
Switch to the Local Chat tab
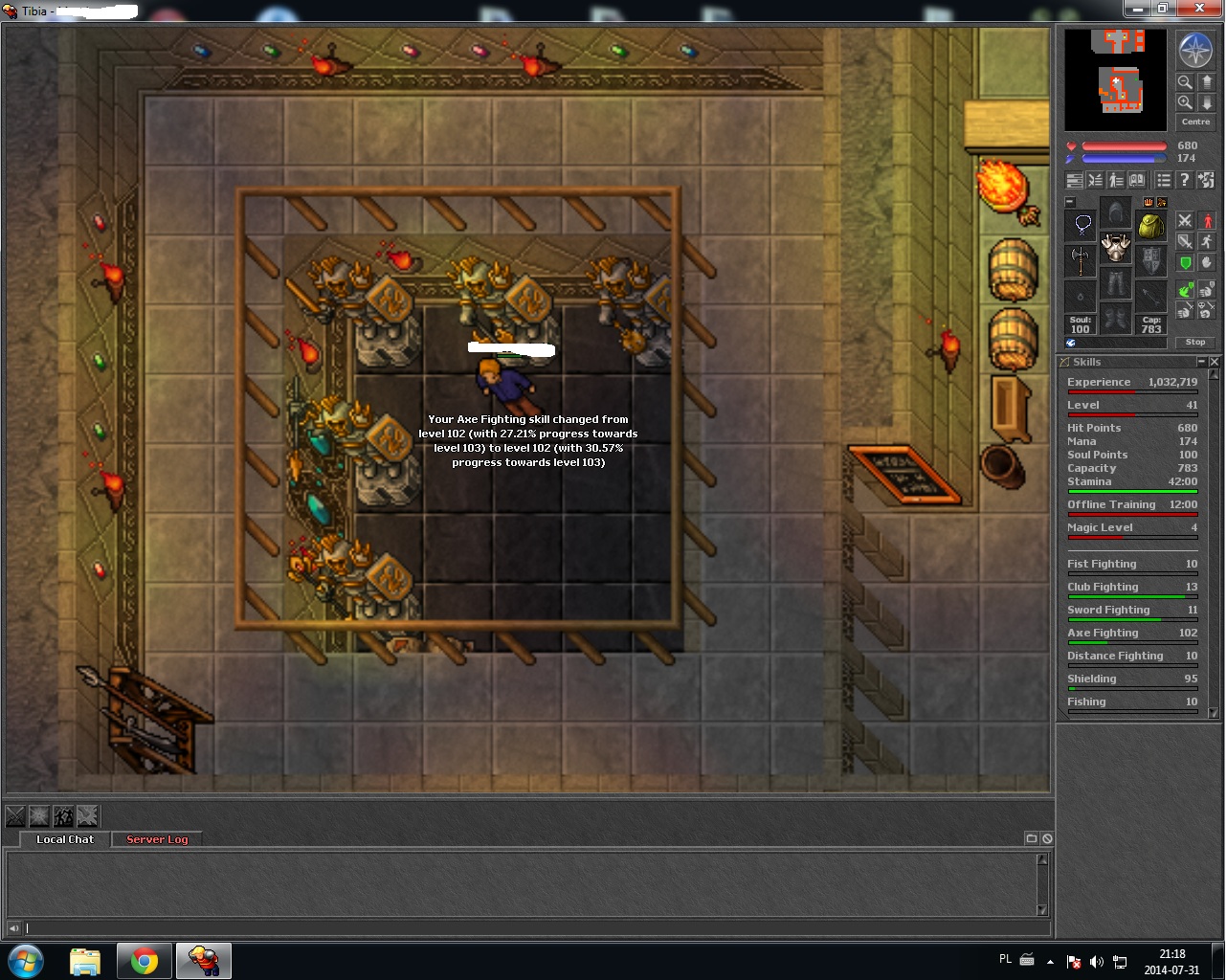point(65,839)
